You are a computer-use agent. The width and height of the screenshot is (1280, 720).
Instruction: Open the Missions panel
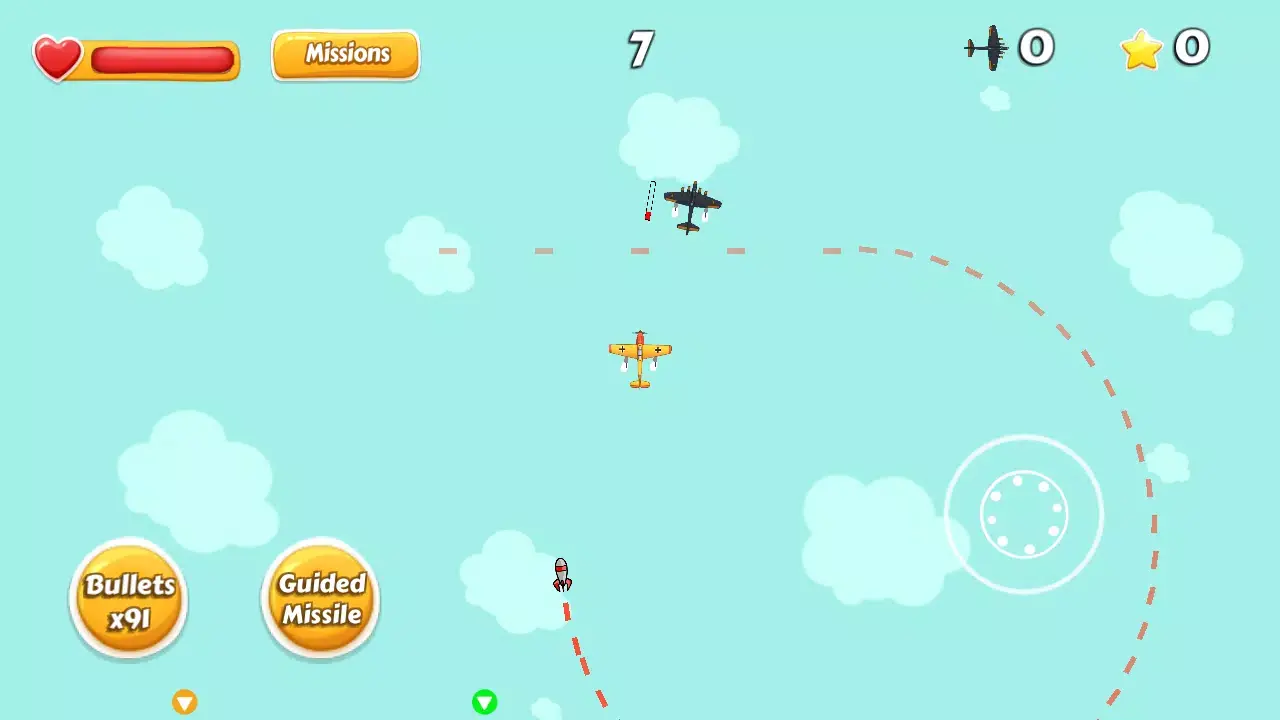coord(345,55)
